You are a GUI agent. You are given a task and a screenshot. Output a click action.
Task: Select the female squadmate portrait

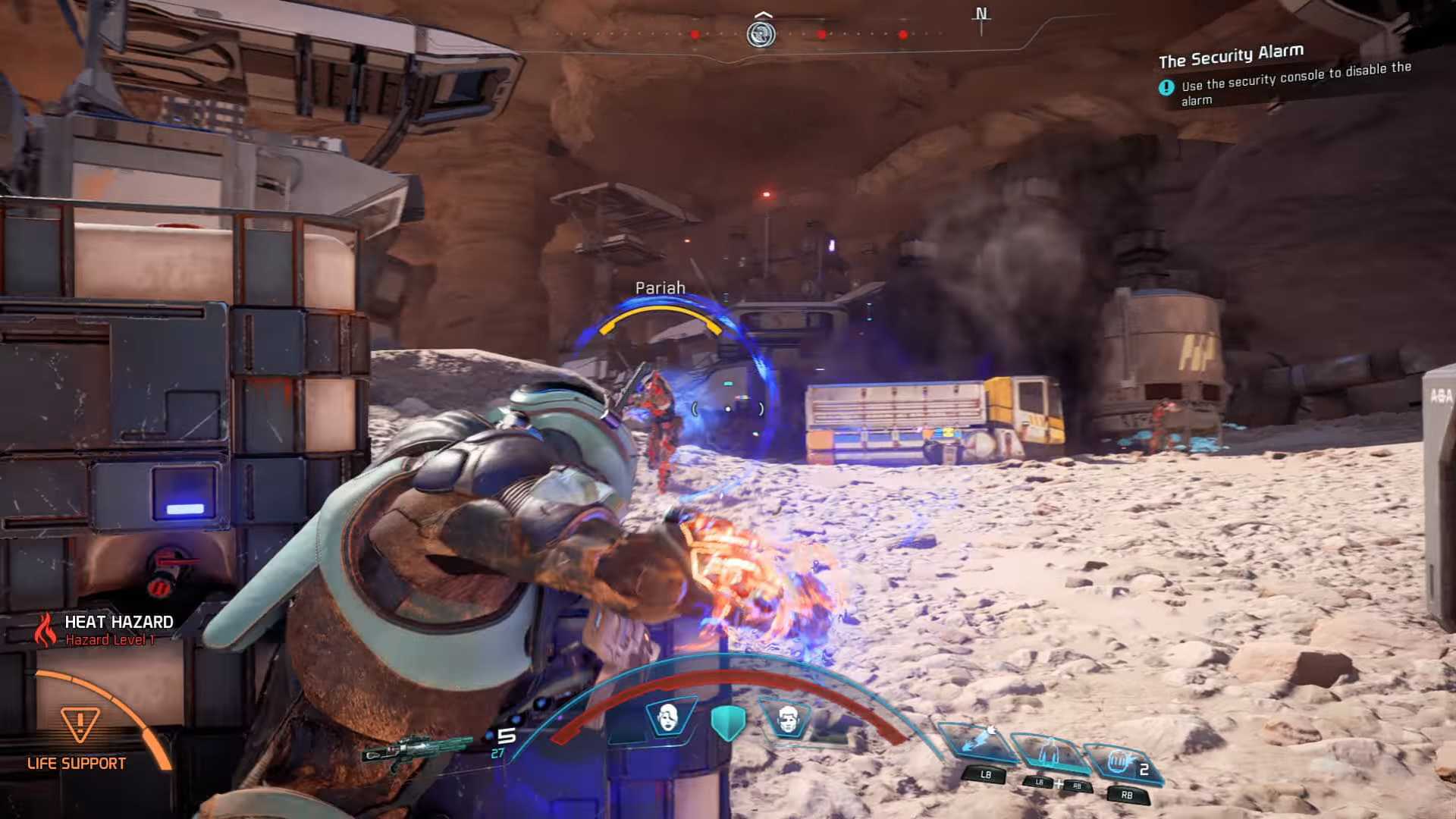pos(668,717)
